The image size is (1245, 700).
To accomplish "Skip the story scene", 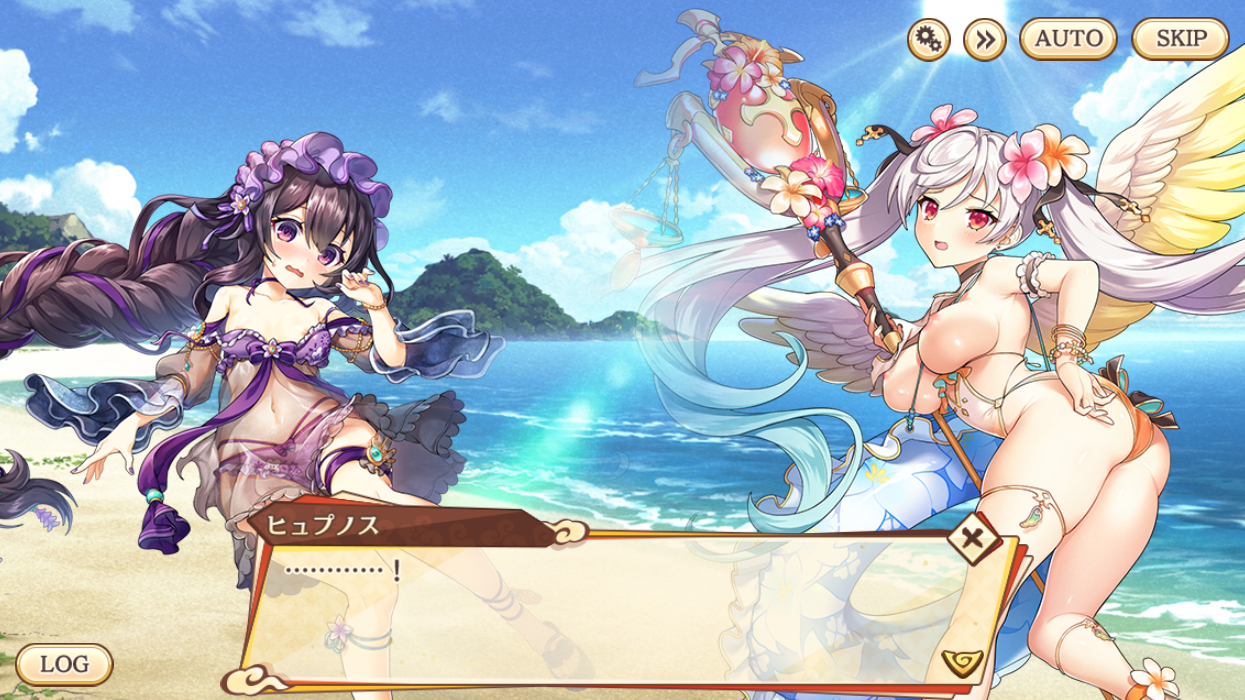I will coord(1180,40).
